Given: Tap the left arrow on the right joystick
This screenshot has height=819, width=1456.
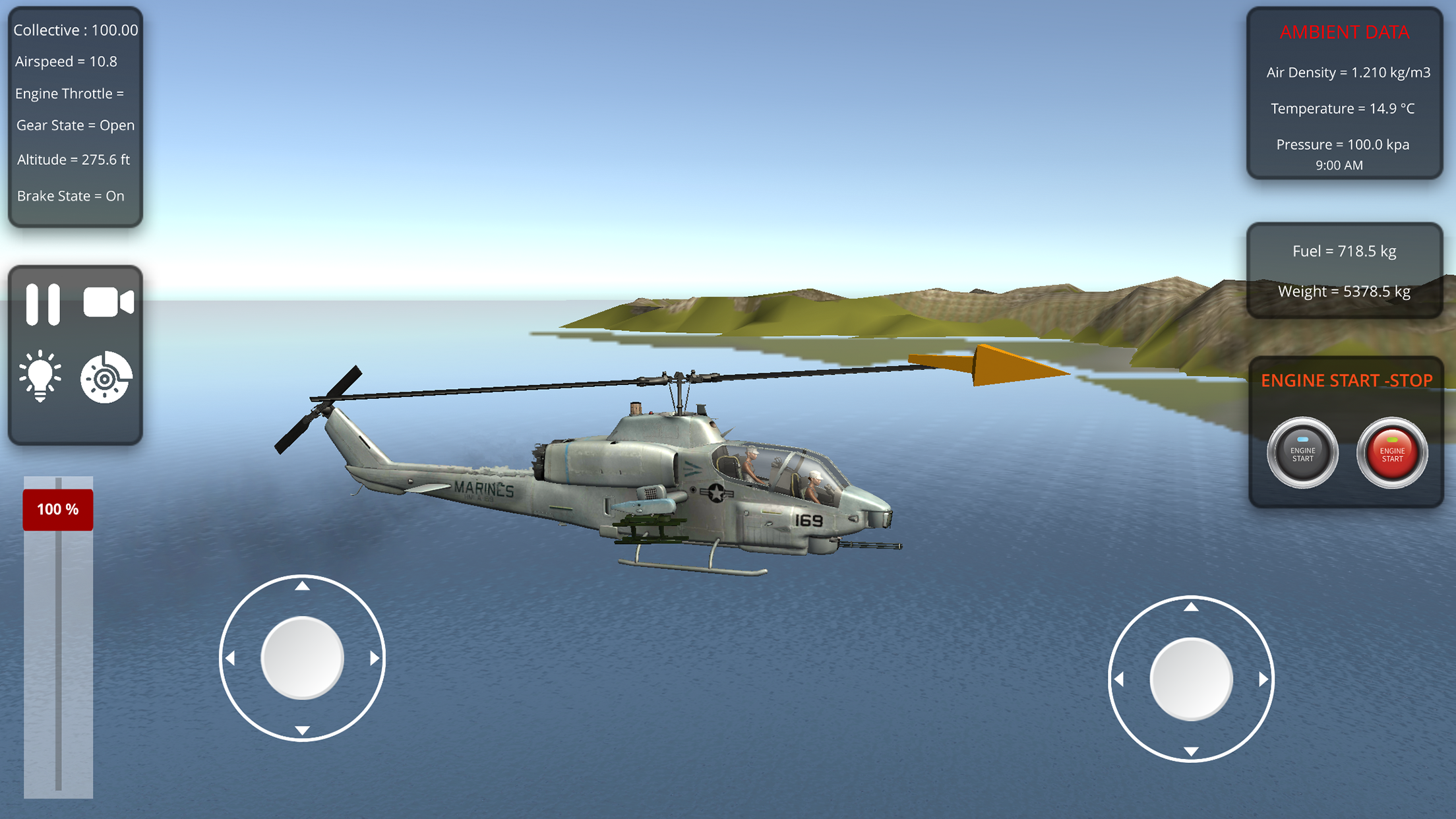Looking at the screenshot, I should pyautogui.click(x=1121, y=677).
